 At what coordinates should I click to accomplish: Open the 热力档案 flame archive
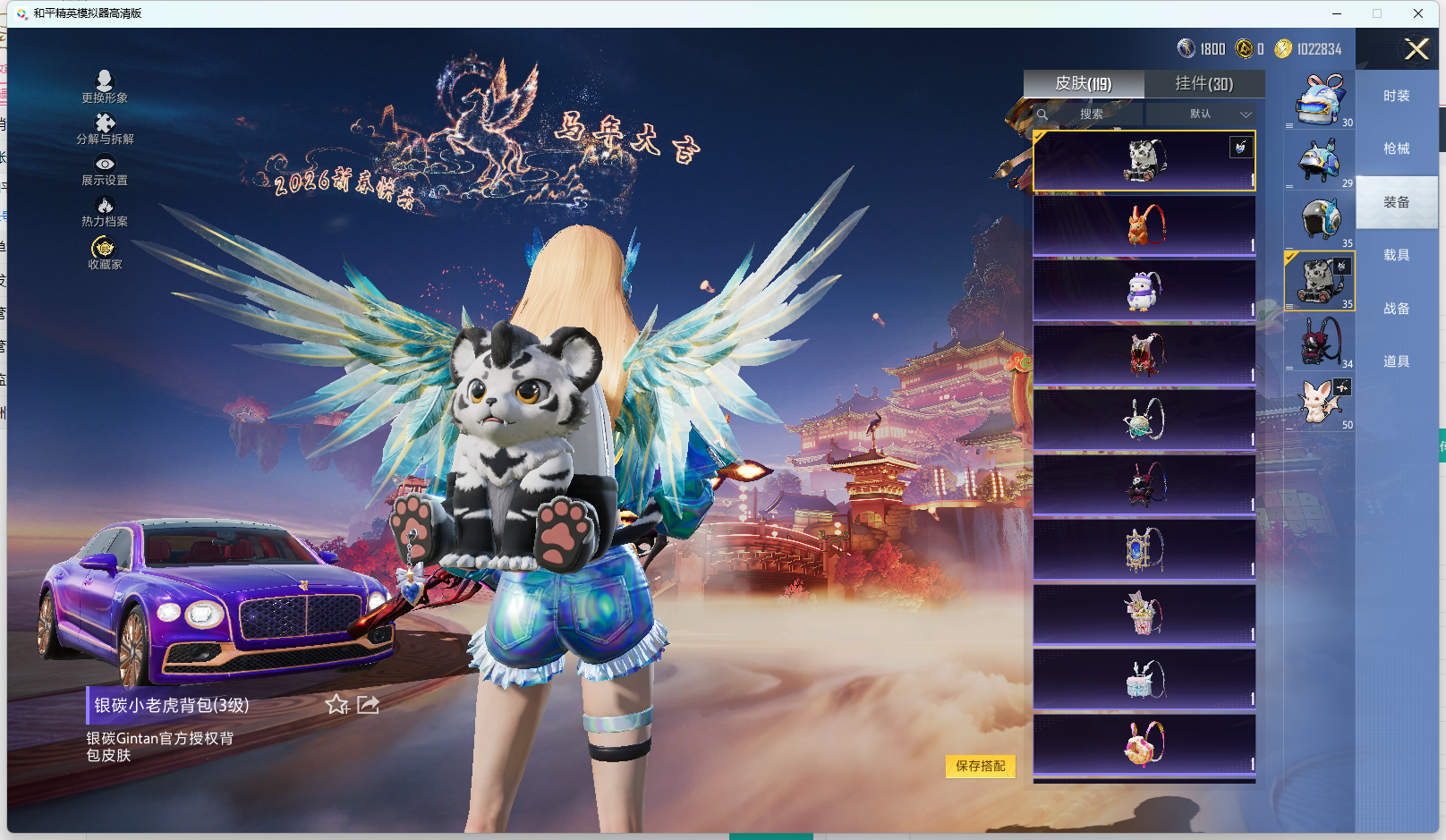[105, 212]
